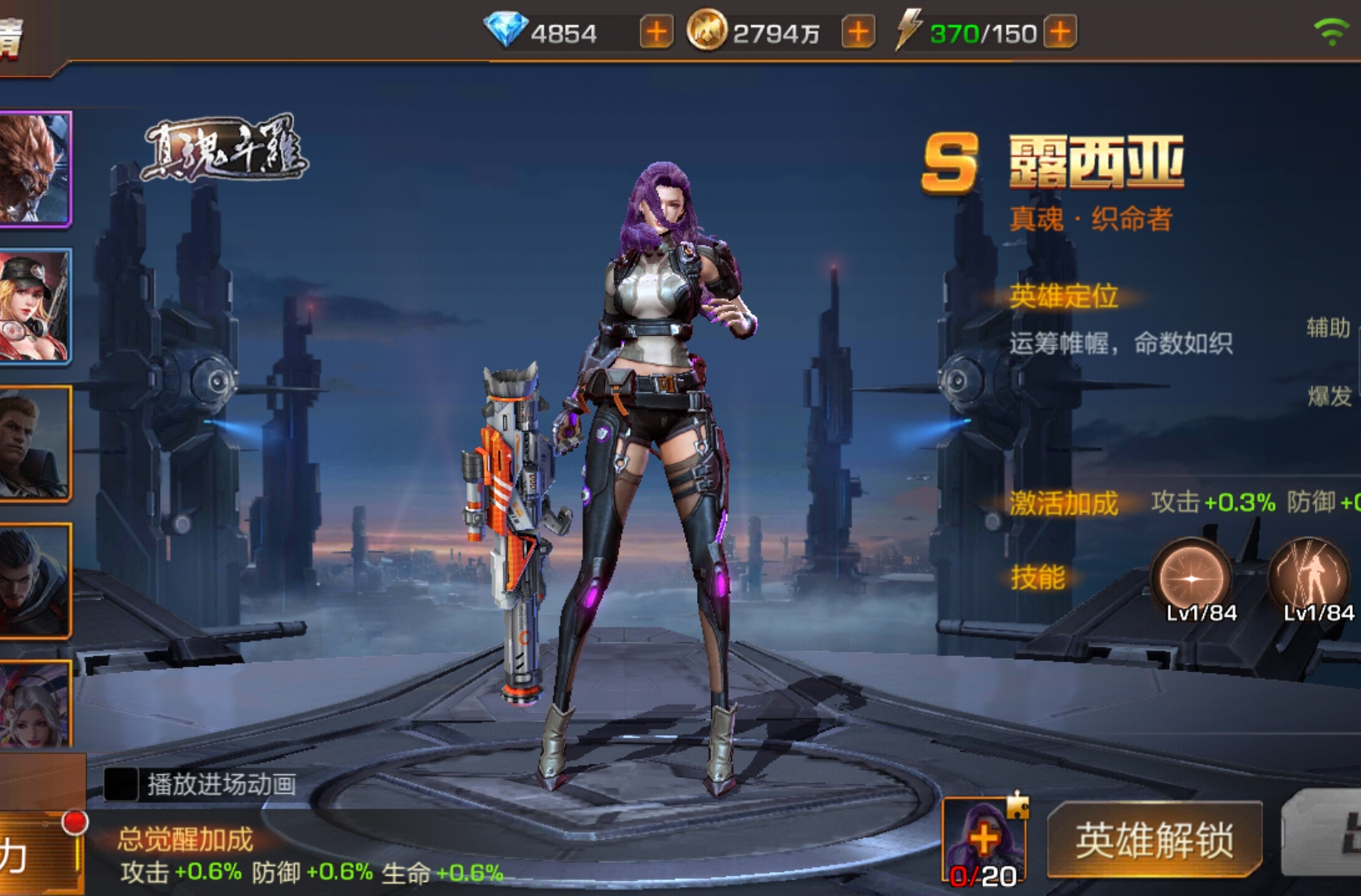Open the orange tab with red notification dot
This screenshot has width=1361, height=896.
coord(40,855)
